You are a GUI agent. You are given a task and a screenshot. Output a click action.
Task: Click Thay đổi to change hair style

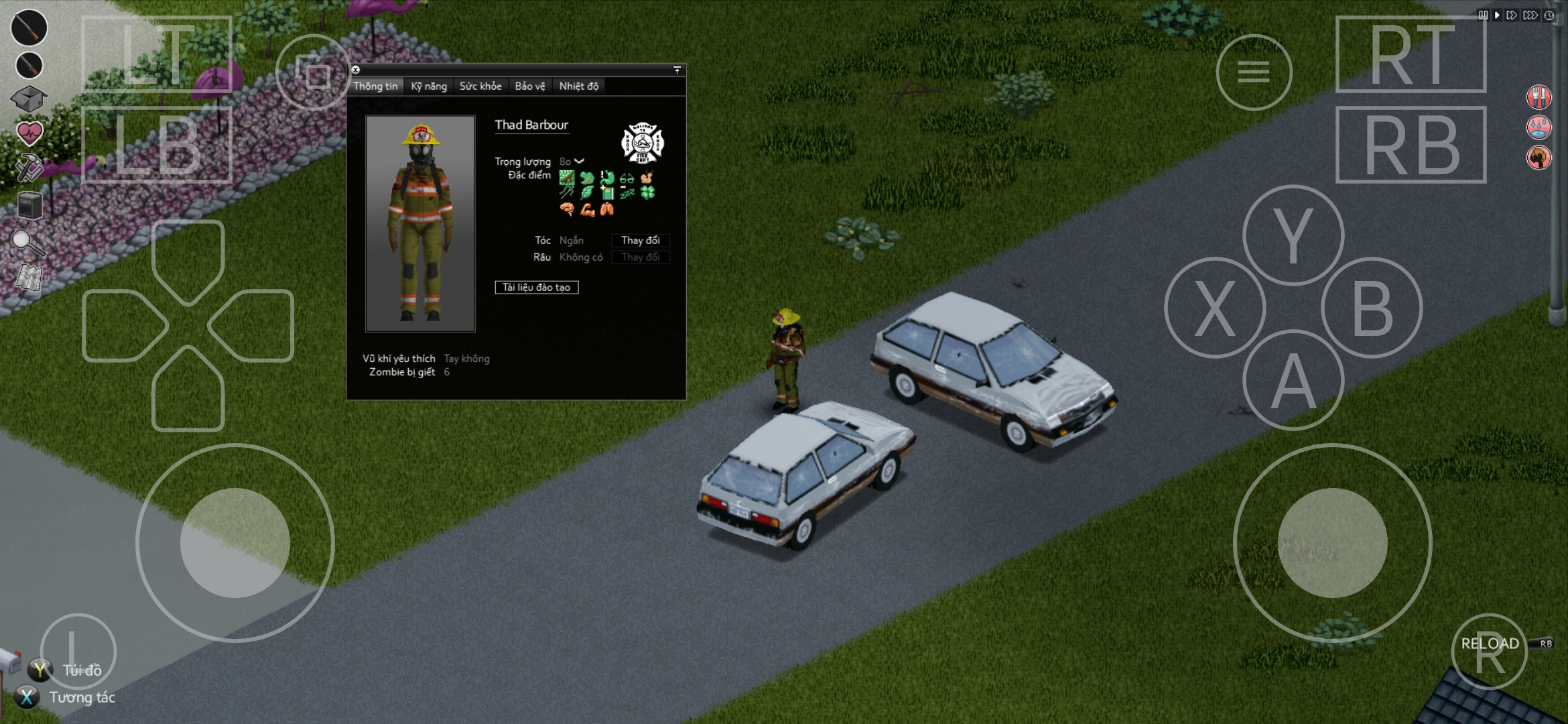pyautogui.click(x=640, y=240)
